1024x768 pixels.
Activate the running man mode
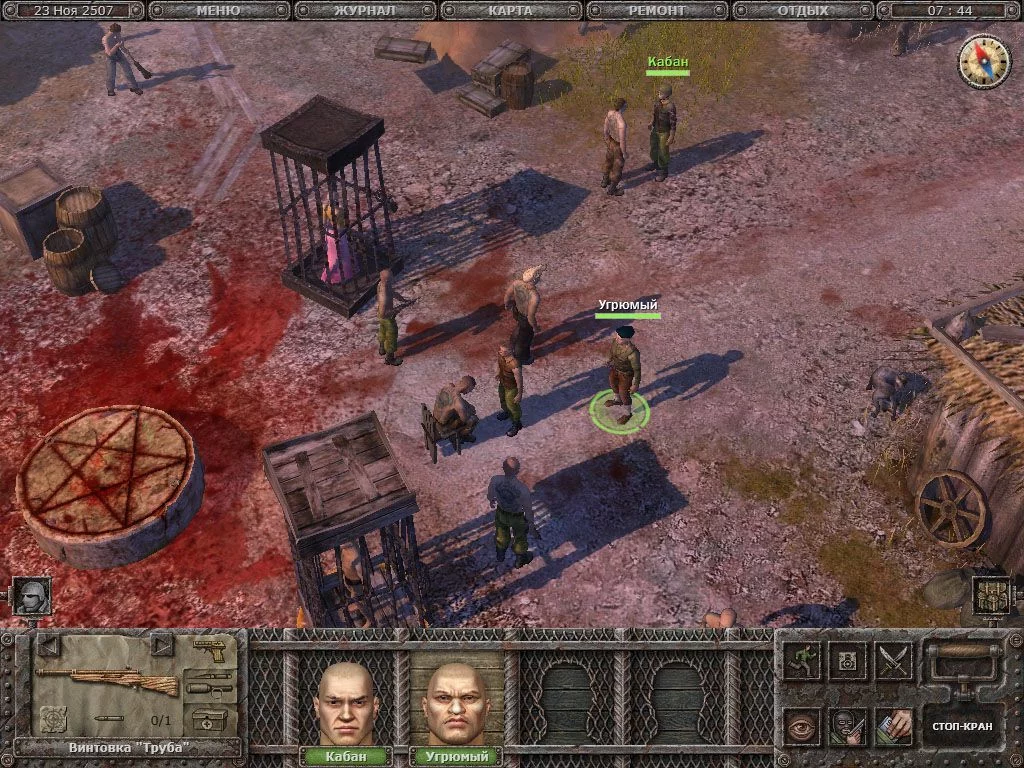tap(801, 661)
